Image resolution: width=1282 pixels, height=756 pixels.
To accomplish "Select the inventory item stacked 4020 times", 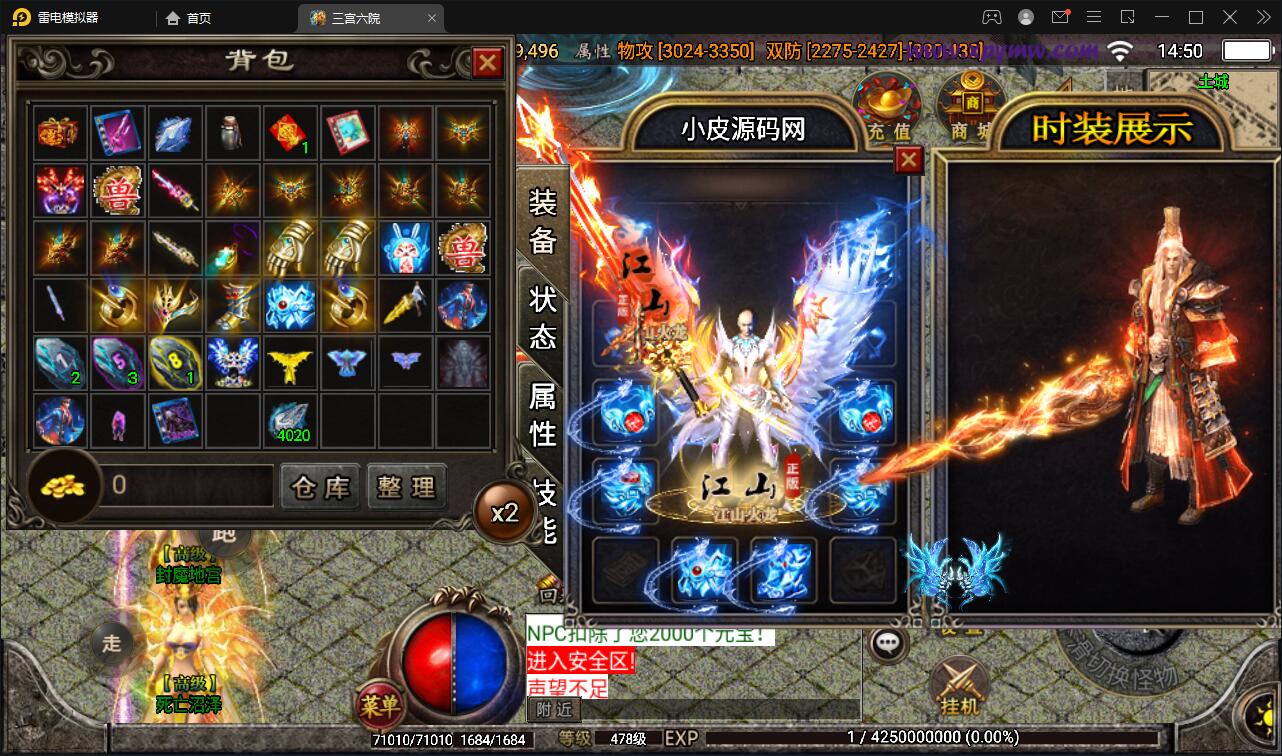I will [x=290, y=420].
